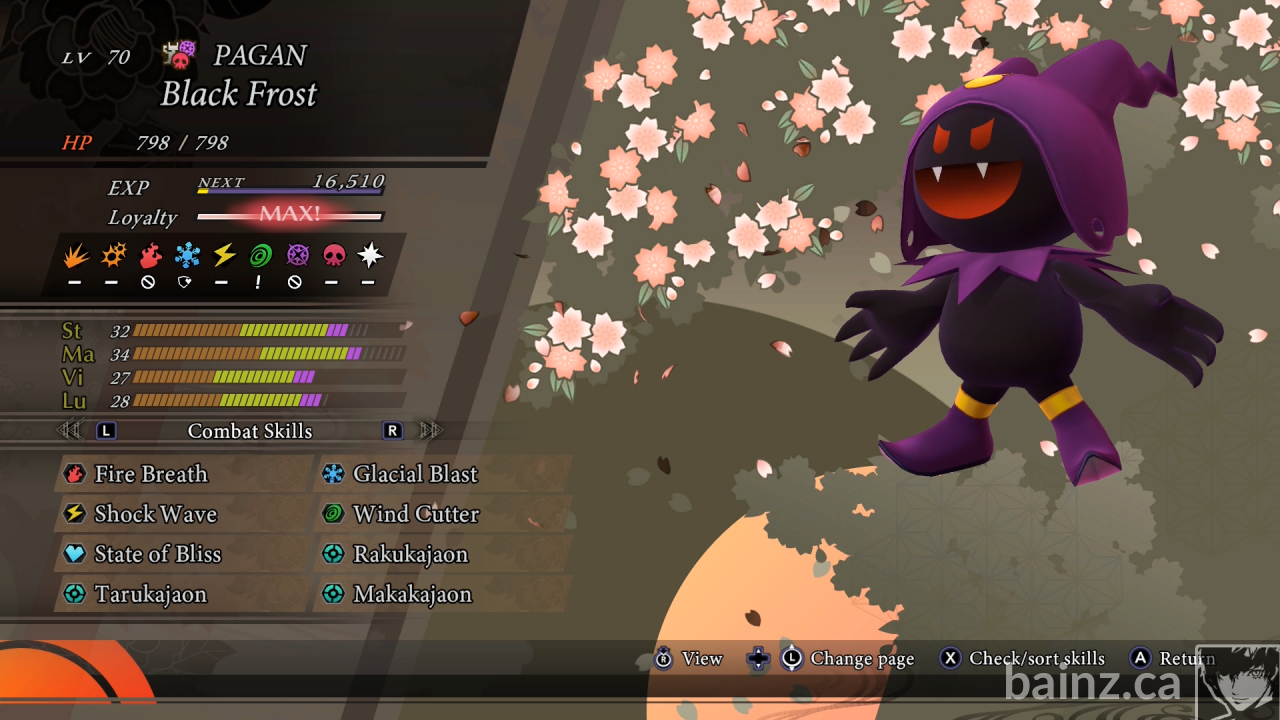Image resolution: width=1280 pixels, height=720 pixels.
Task: Choose the Rakukajaon skill
Action: [410, 554]
